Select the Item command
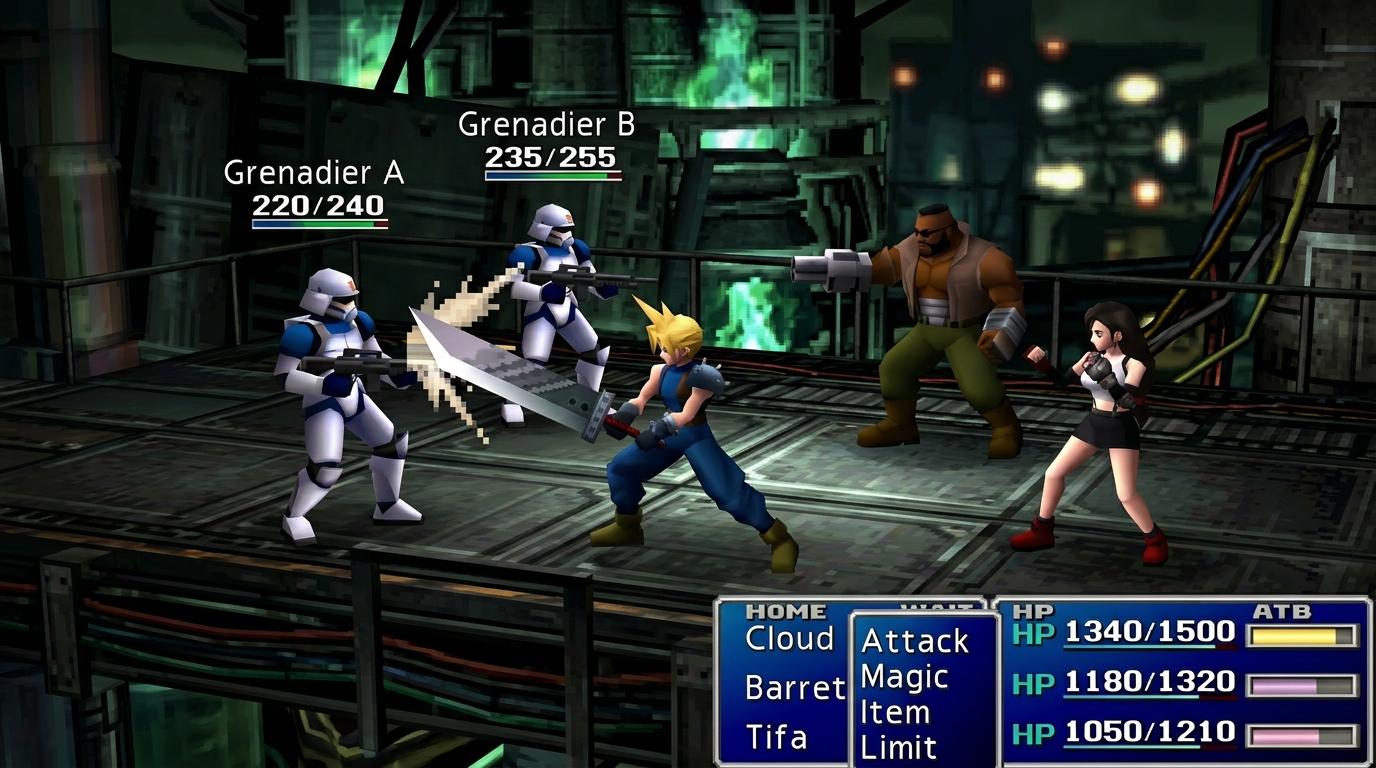The width and height of the screenshot is (1376, 768). point(895,712)
